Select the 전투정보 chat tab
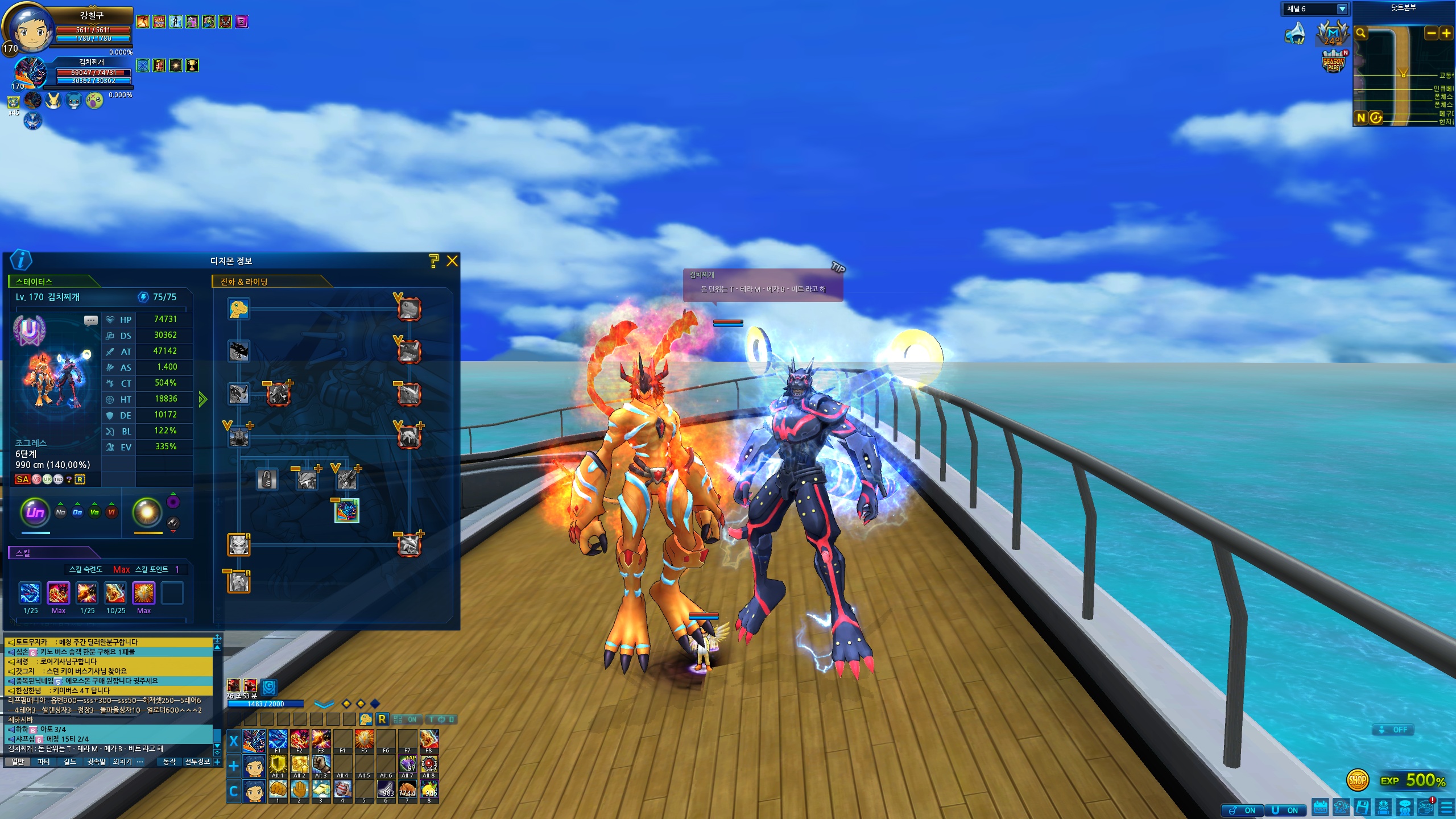This screenshot has height=819, width=1456. click(x=197, y=762)
